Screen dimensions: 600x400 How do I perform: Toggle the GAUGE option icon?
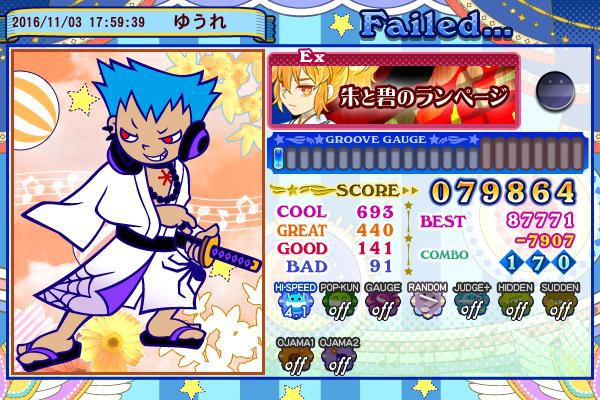[x=383, y=304]
